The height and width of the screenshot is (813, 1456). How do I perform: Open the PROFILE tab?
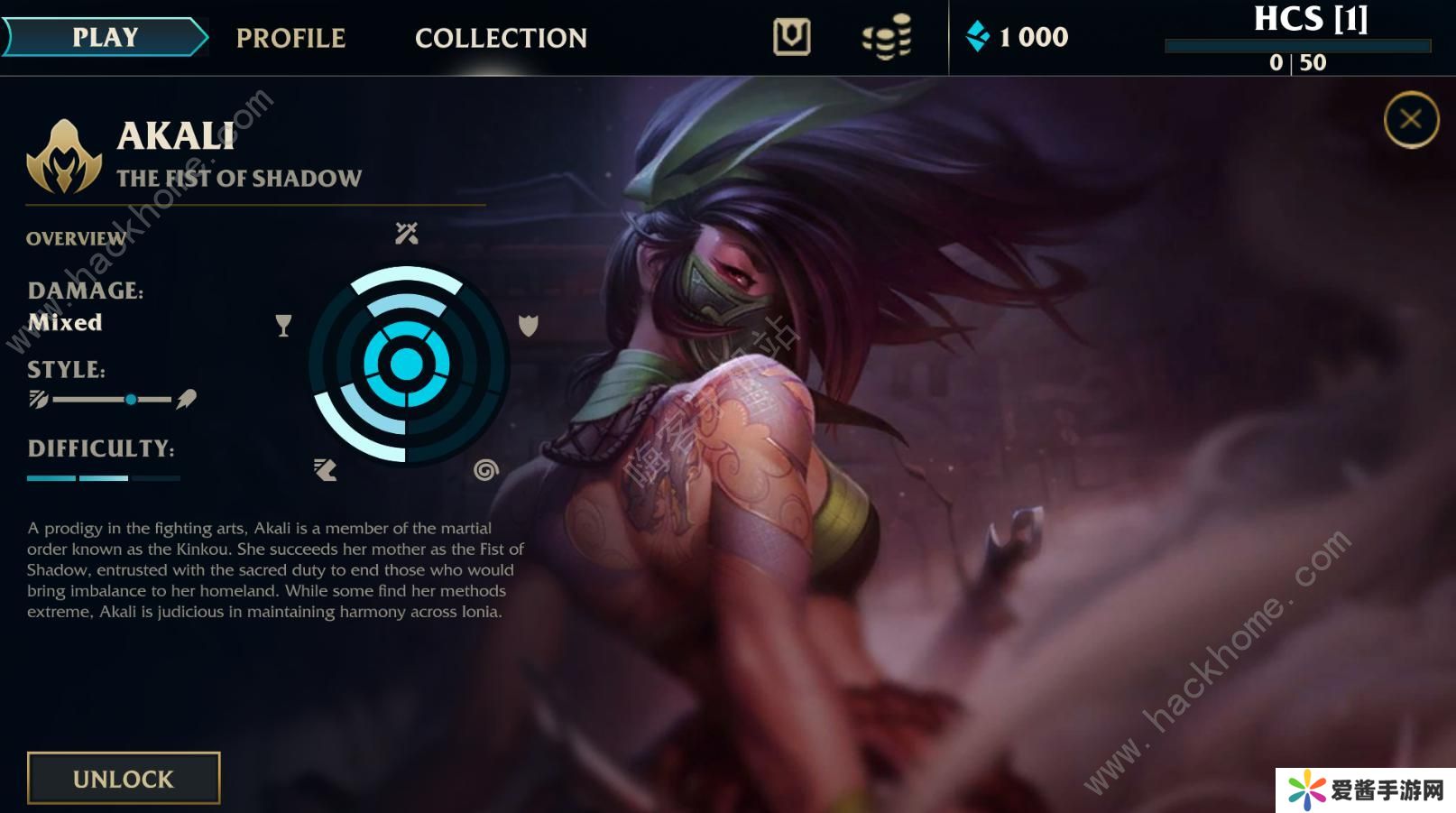tap(290, 38)
